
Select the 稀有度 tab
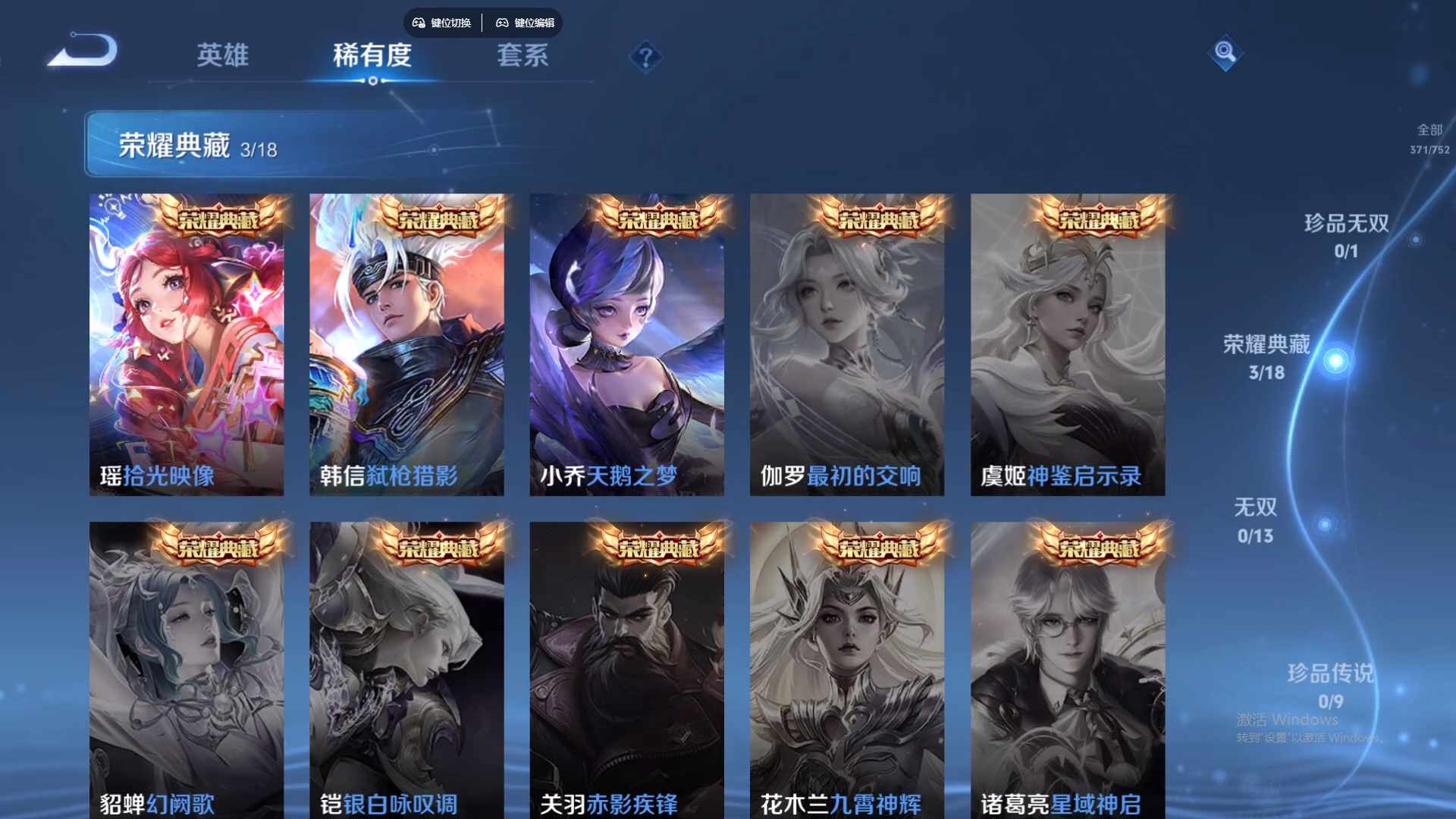(372, 56)
